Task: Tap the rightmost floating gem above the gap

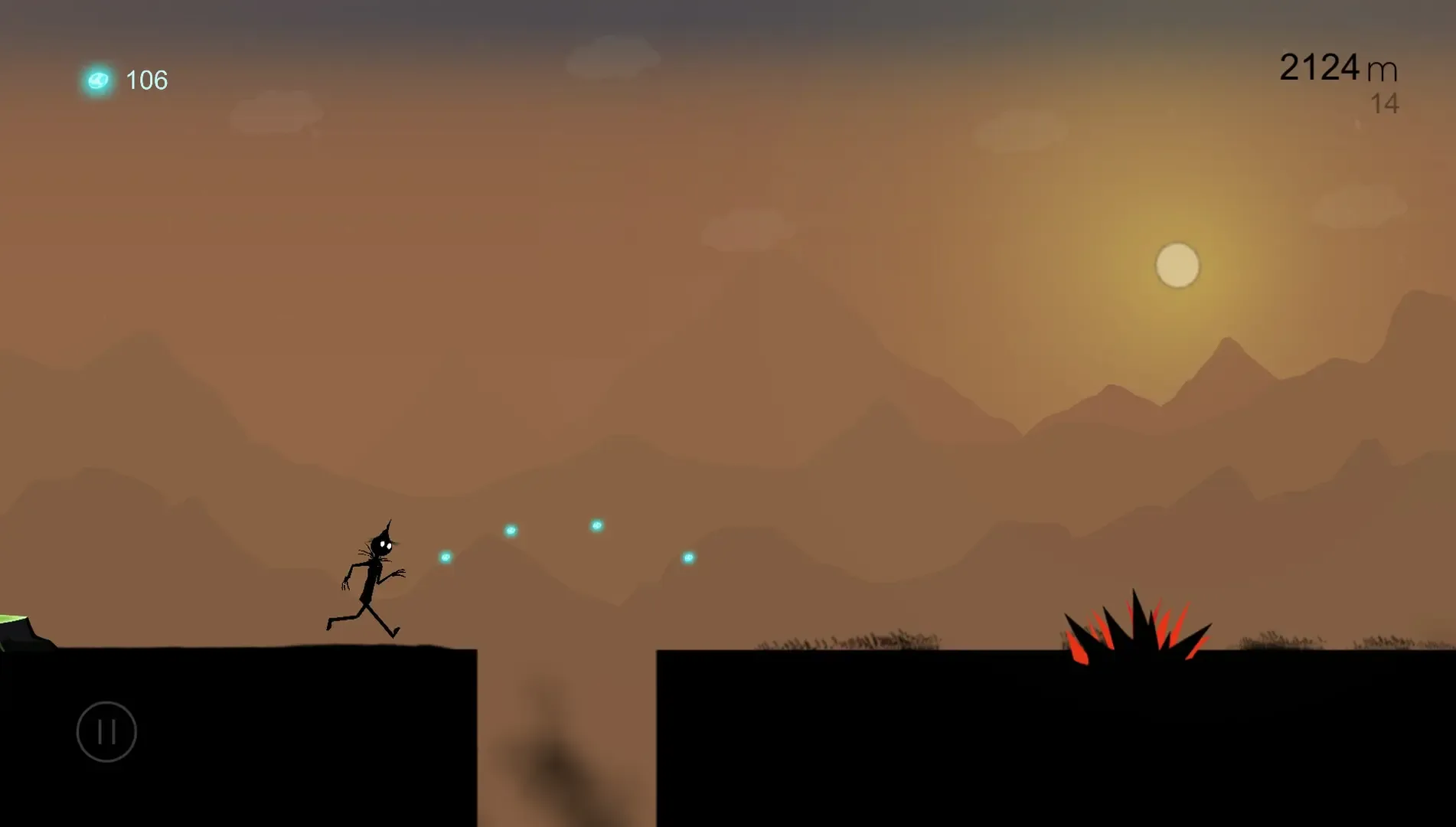Action: (687, 557)
